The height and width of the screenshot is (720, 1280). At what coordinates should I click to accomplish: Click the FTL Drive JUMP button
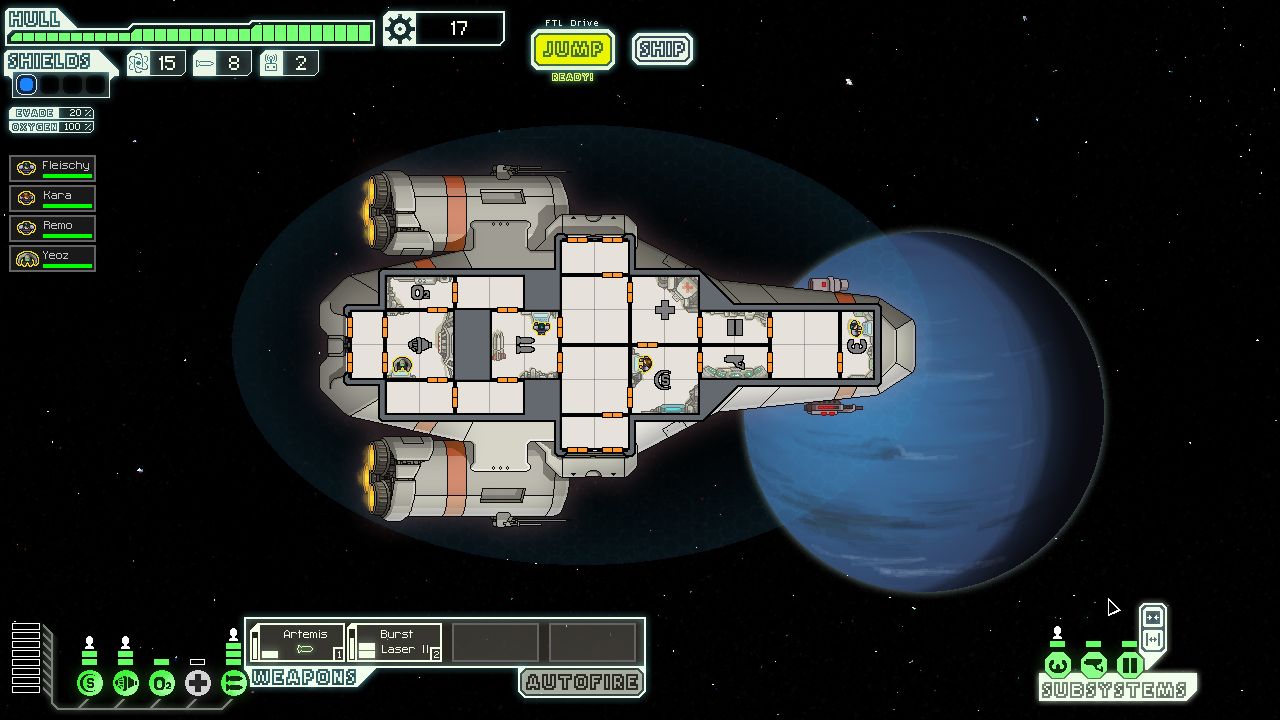pyautogui.click(x=572, y=49)
